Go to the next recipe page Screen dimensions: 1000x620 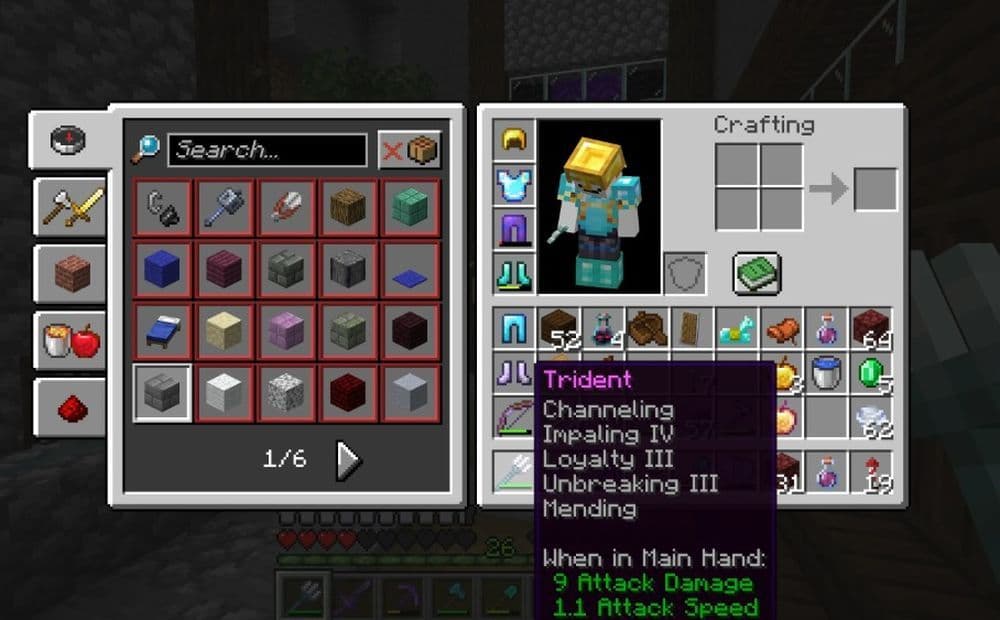pyautogui.click(x=347, y=459)
